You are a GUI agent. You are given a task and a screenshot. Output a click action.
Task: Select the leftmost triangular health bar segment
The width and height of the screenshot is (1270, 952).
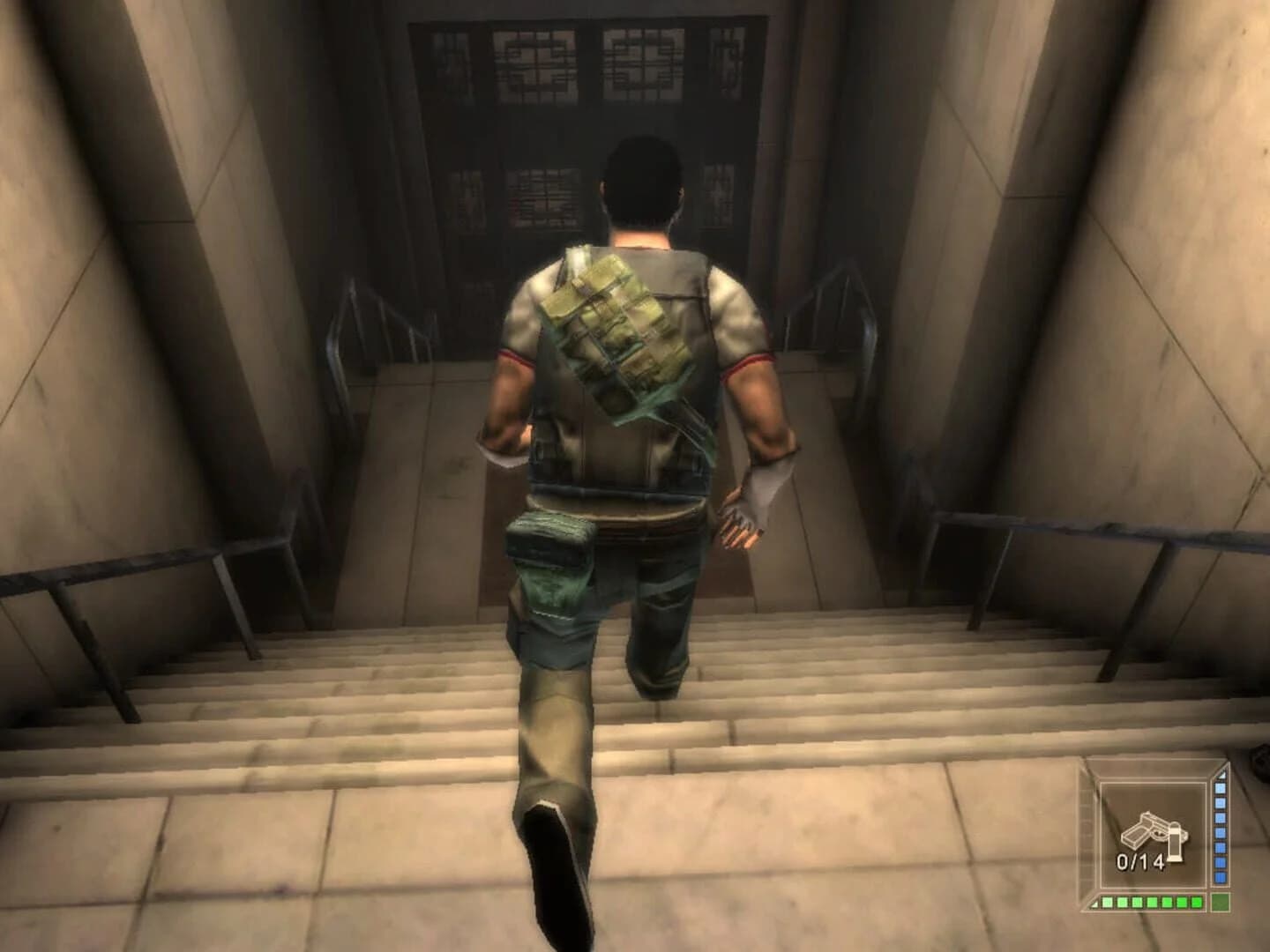tap(1095, 902)
